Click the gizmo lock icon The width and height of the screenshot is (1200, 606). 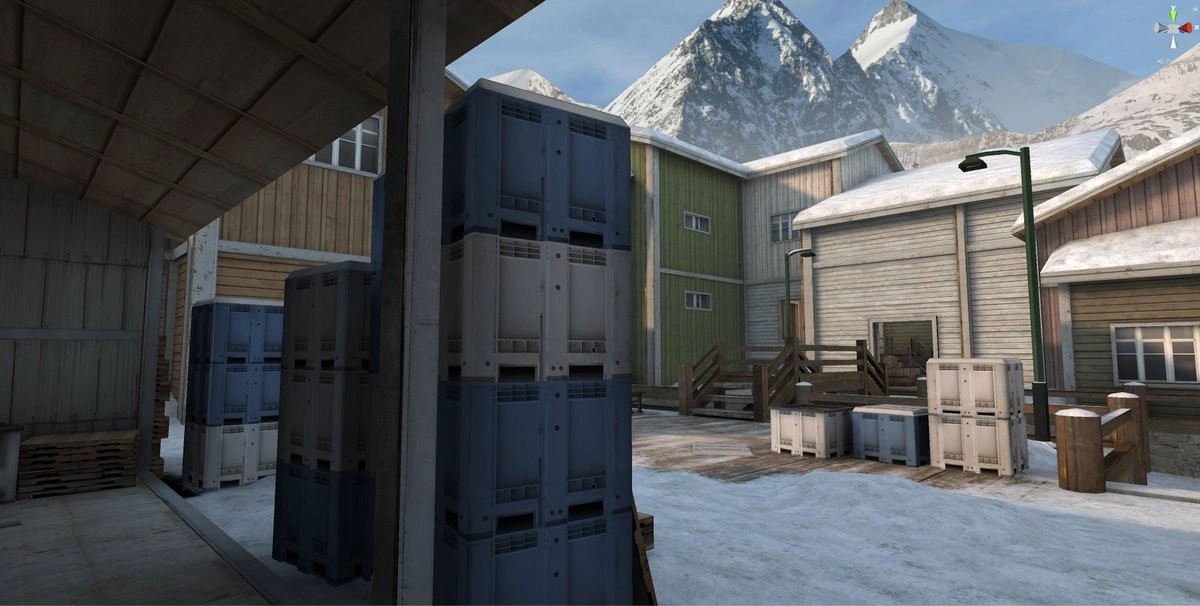[1195, 9]
